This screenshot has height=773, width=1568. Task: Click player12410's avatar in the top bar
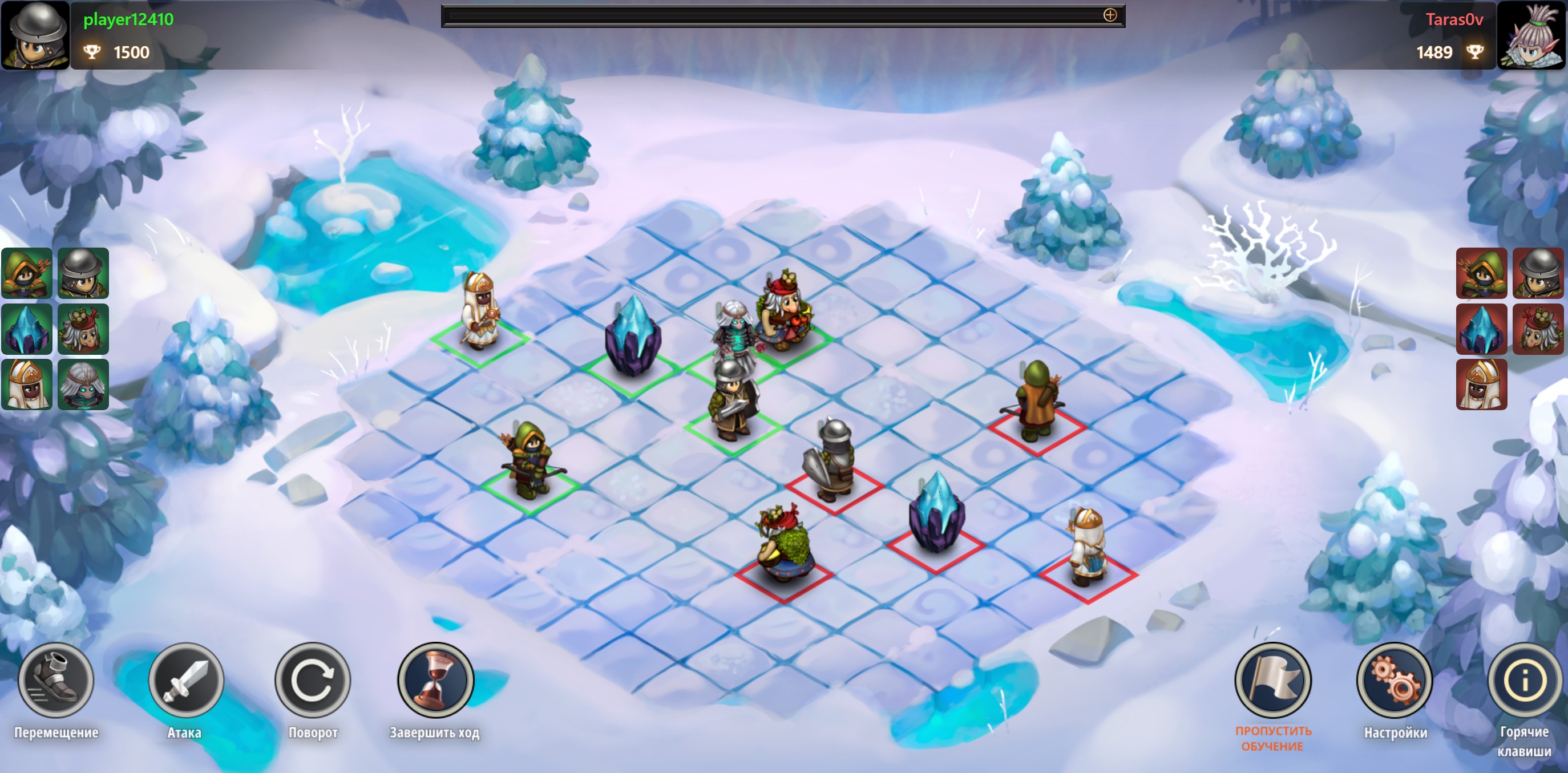[35, 35]
